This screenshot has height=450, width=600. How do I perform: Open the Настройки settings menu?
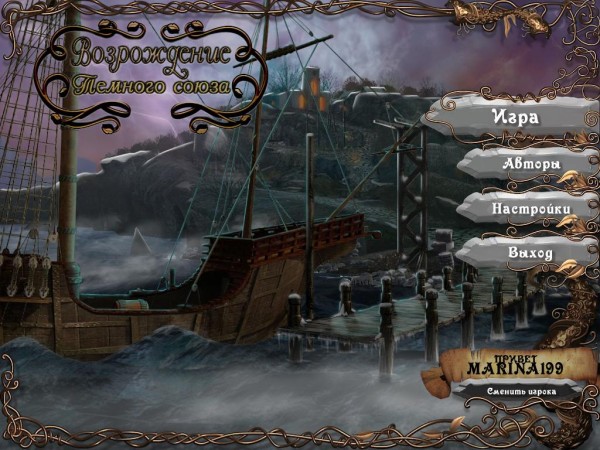tap(530, 208)
